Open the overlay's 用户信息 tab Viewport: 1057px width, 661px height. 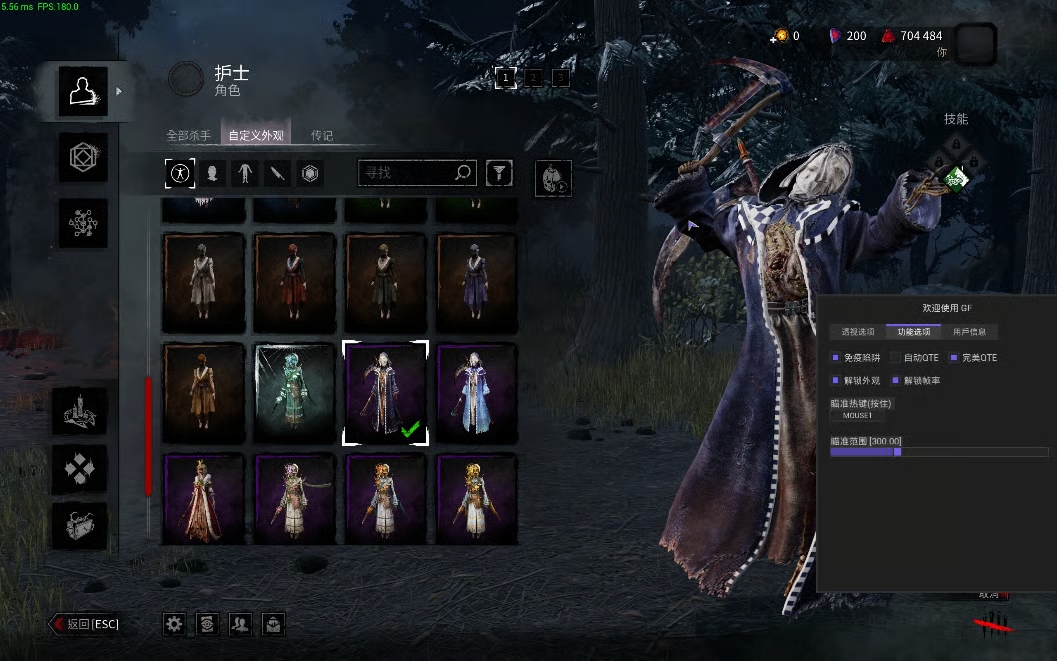[969, 332]
